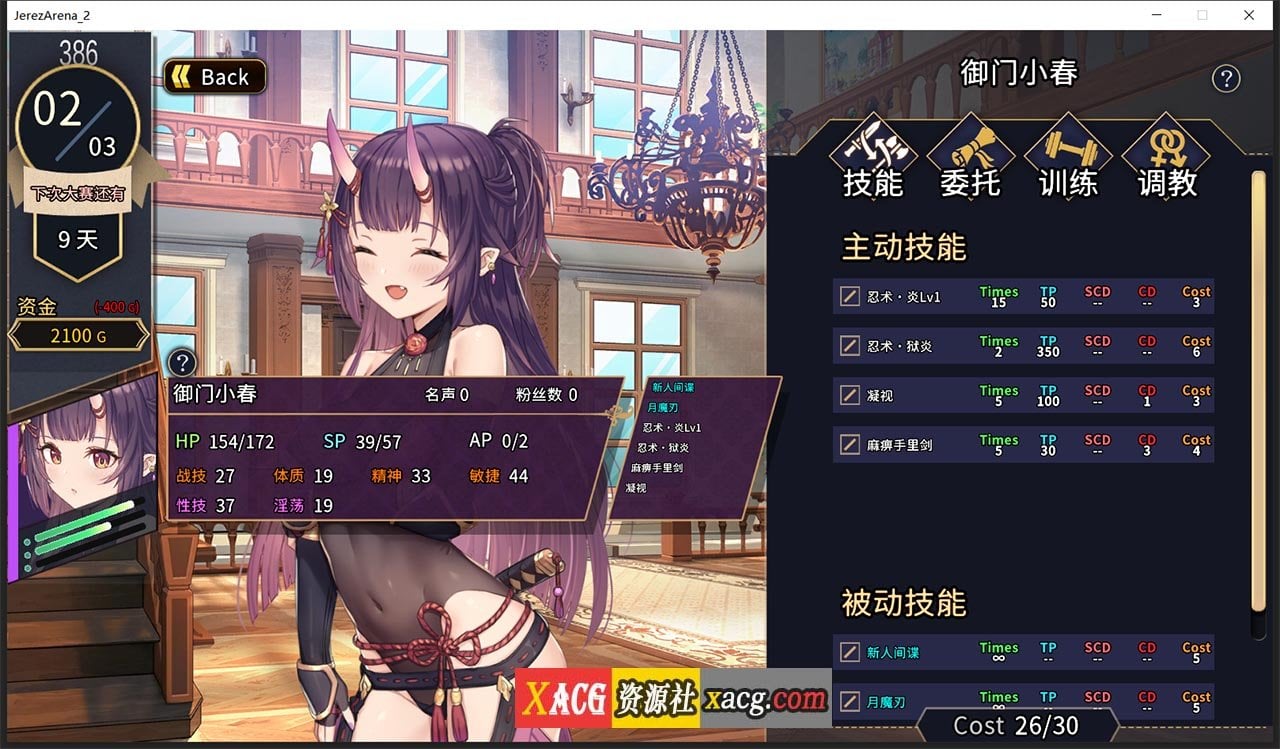Click the question mark above the character stats panel

click(182, 363)
